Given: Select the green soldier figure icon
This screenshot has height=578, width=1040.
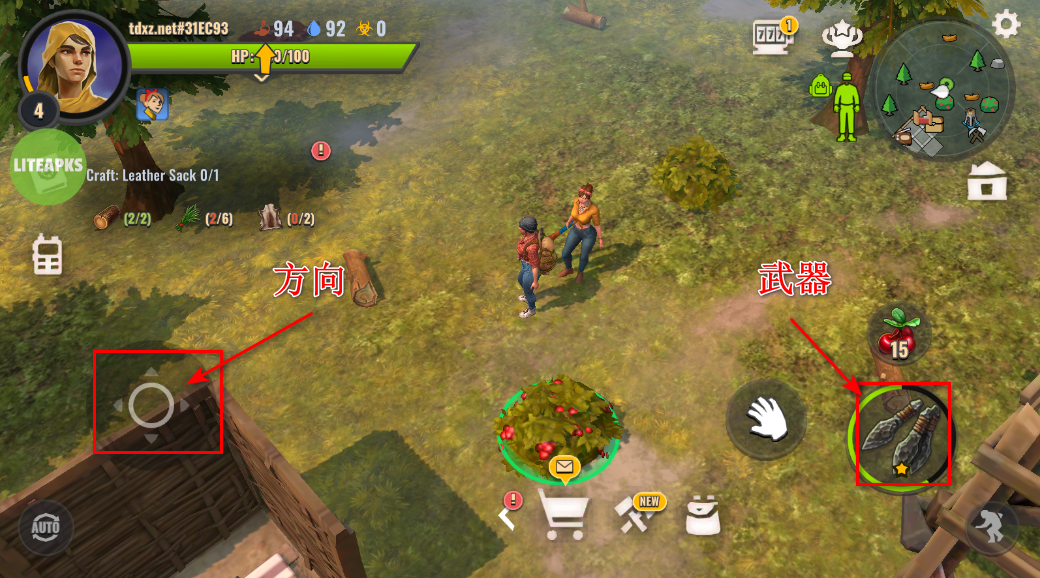Looking at the screenshot, I should pyautogui.click(x=847, y=106).
